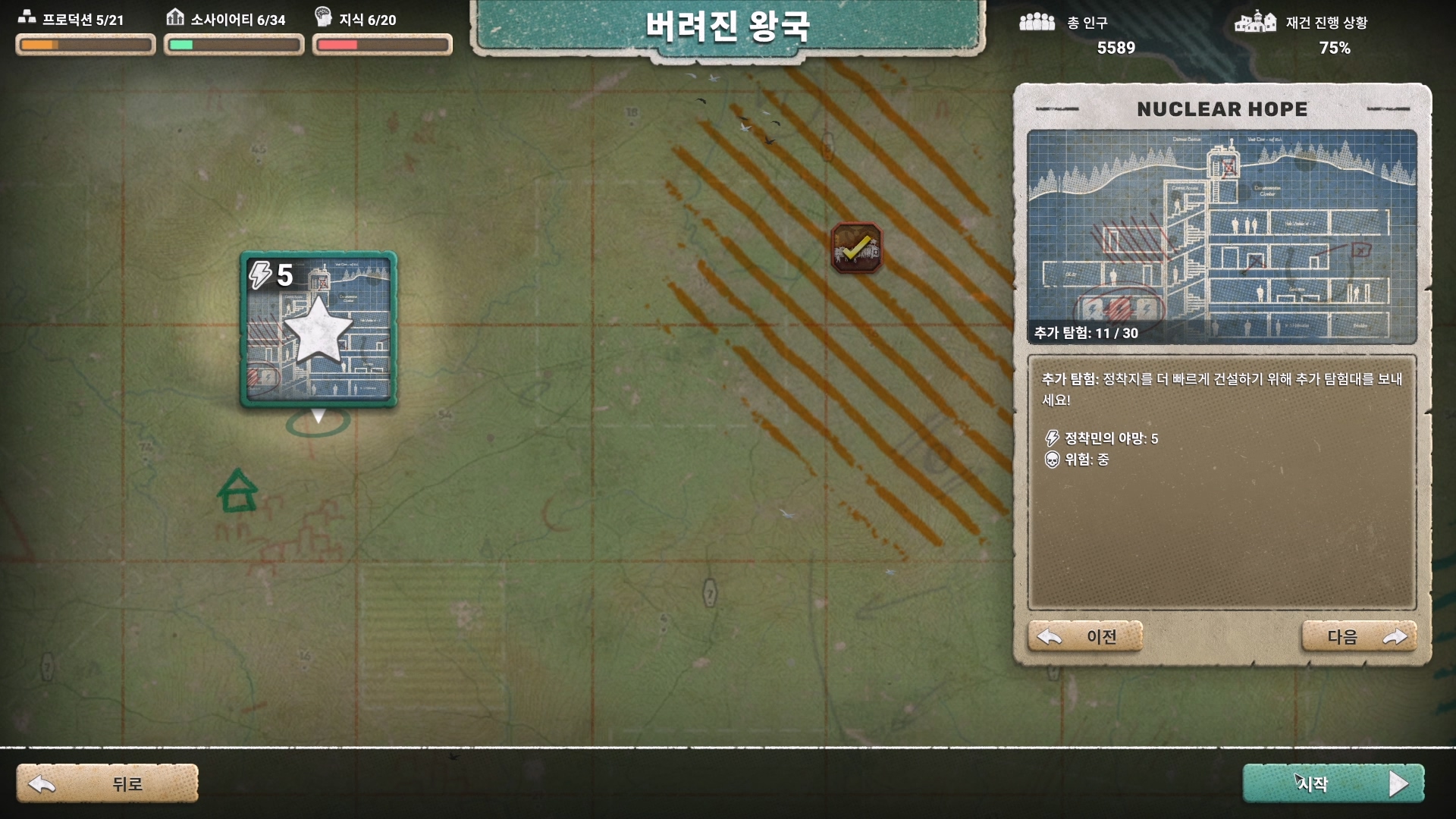Select the completed checkmark map marker
1456x819 pixels.
pyautogui.click(x=856, y=248)
